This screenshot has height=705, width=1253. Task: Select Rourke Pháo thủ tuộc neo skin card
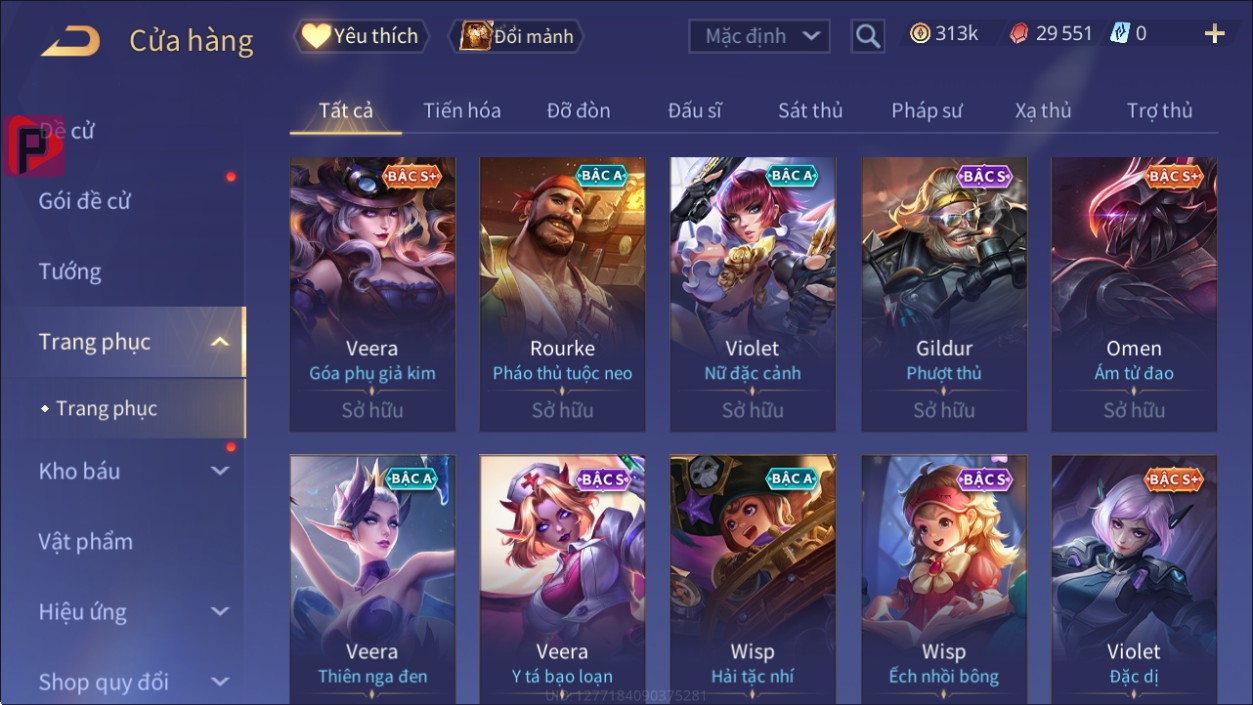[562, 294]
